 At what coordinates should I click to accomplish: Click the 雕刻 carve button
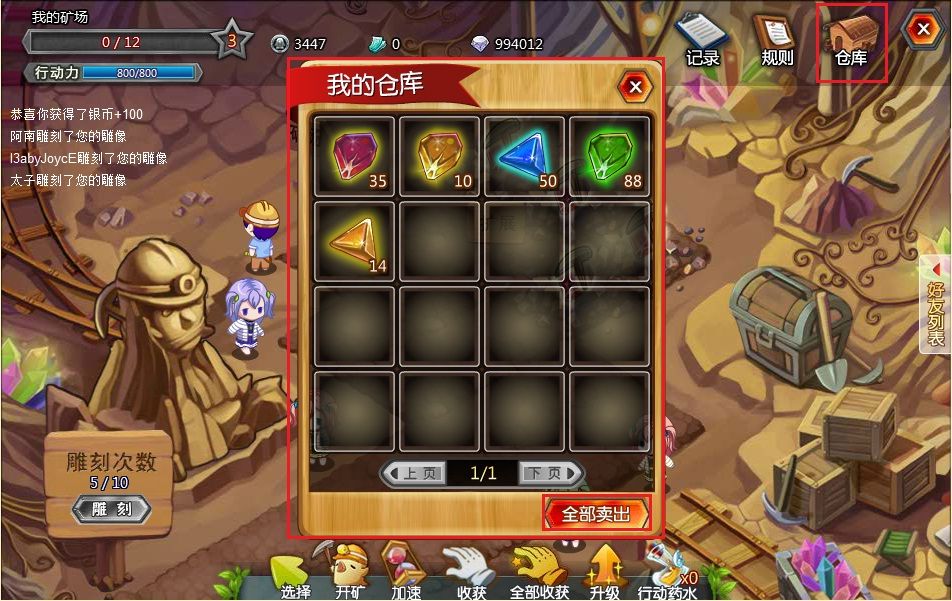pyautogui.click(x=112, y=509)
